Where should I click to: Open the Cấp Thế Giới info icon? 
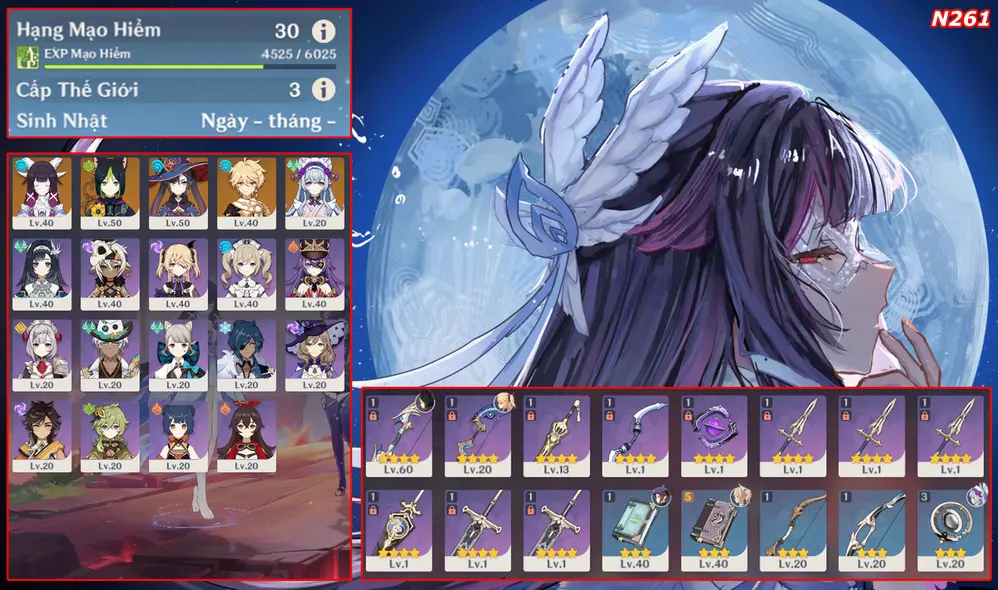pos(323,90)
